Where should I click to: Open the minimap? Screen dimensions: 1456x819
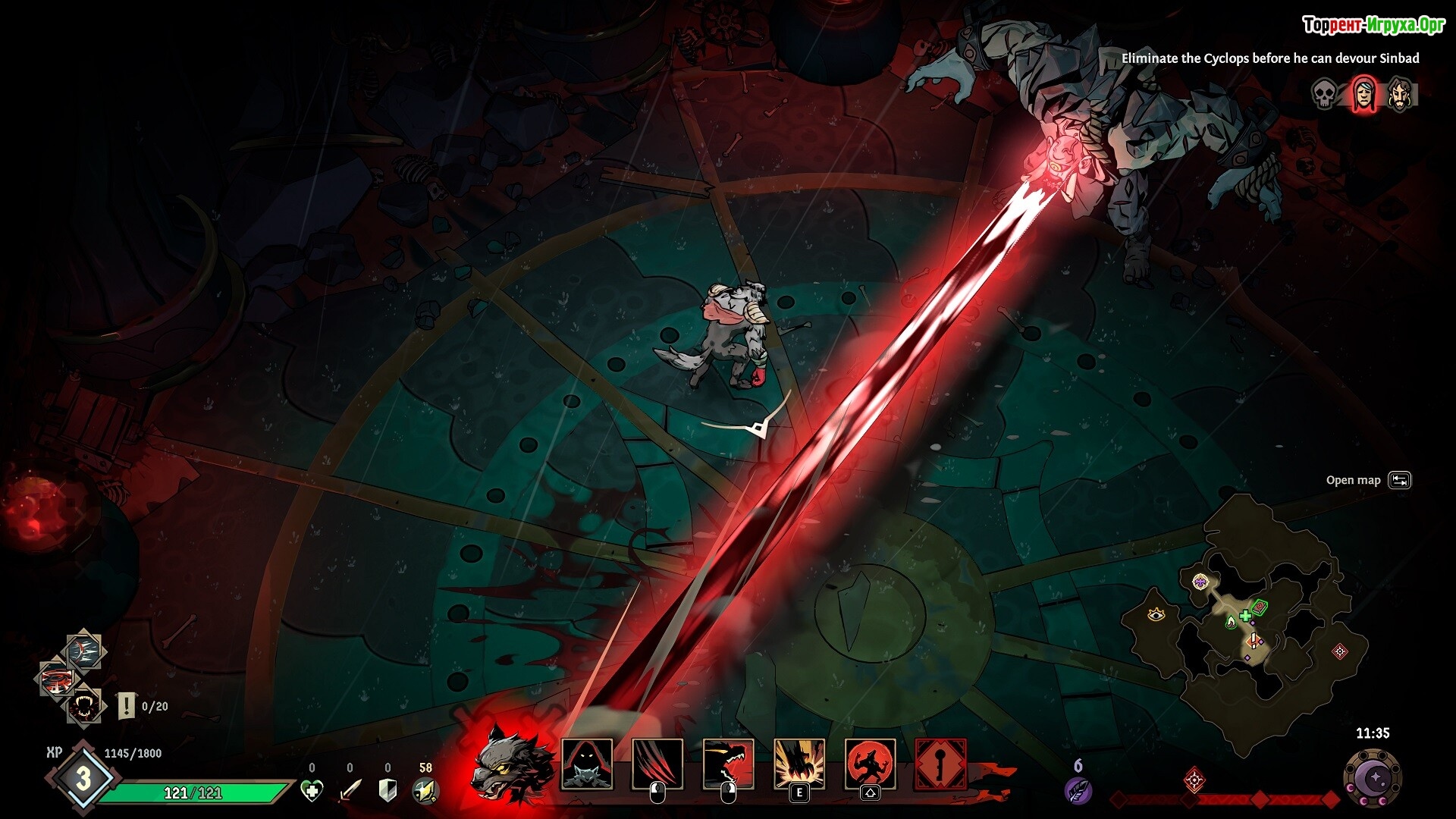pos(1399,480)
